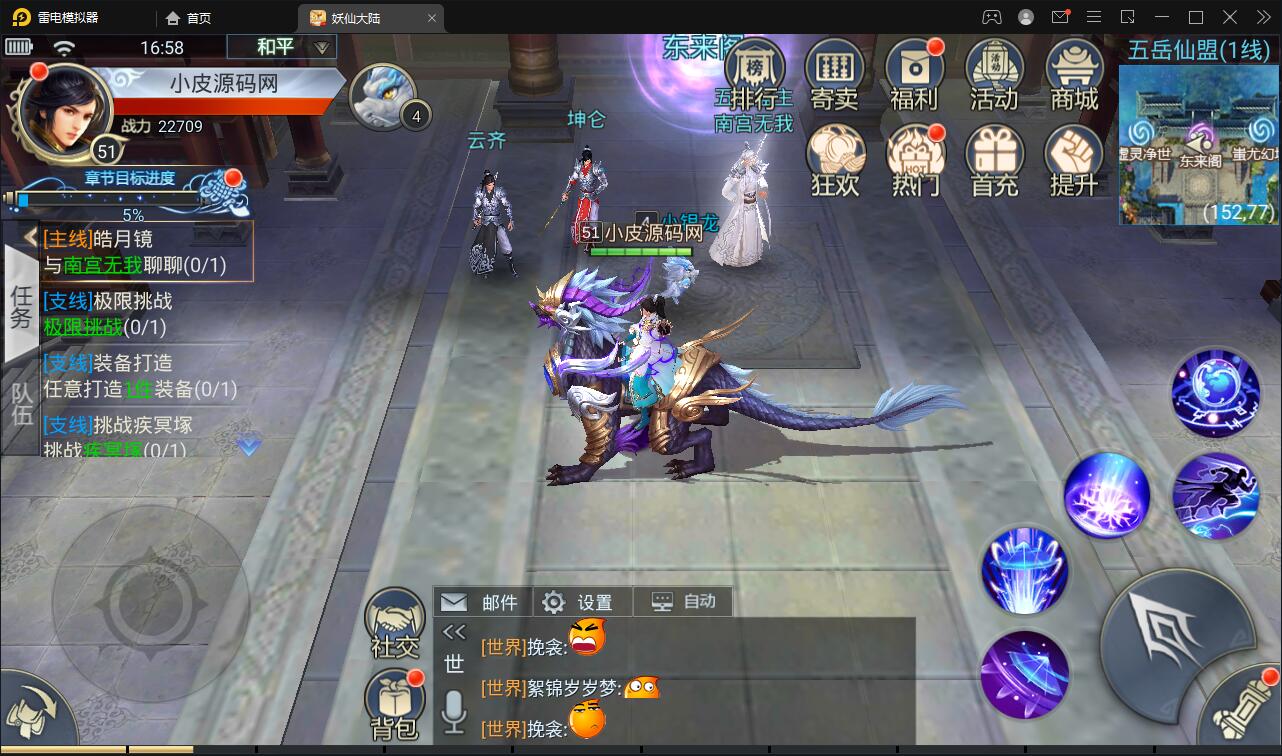Open the 和平 peace mode dropdown

(281, 47)
